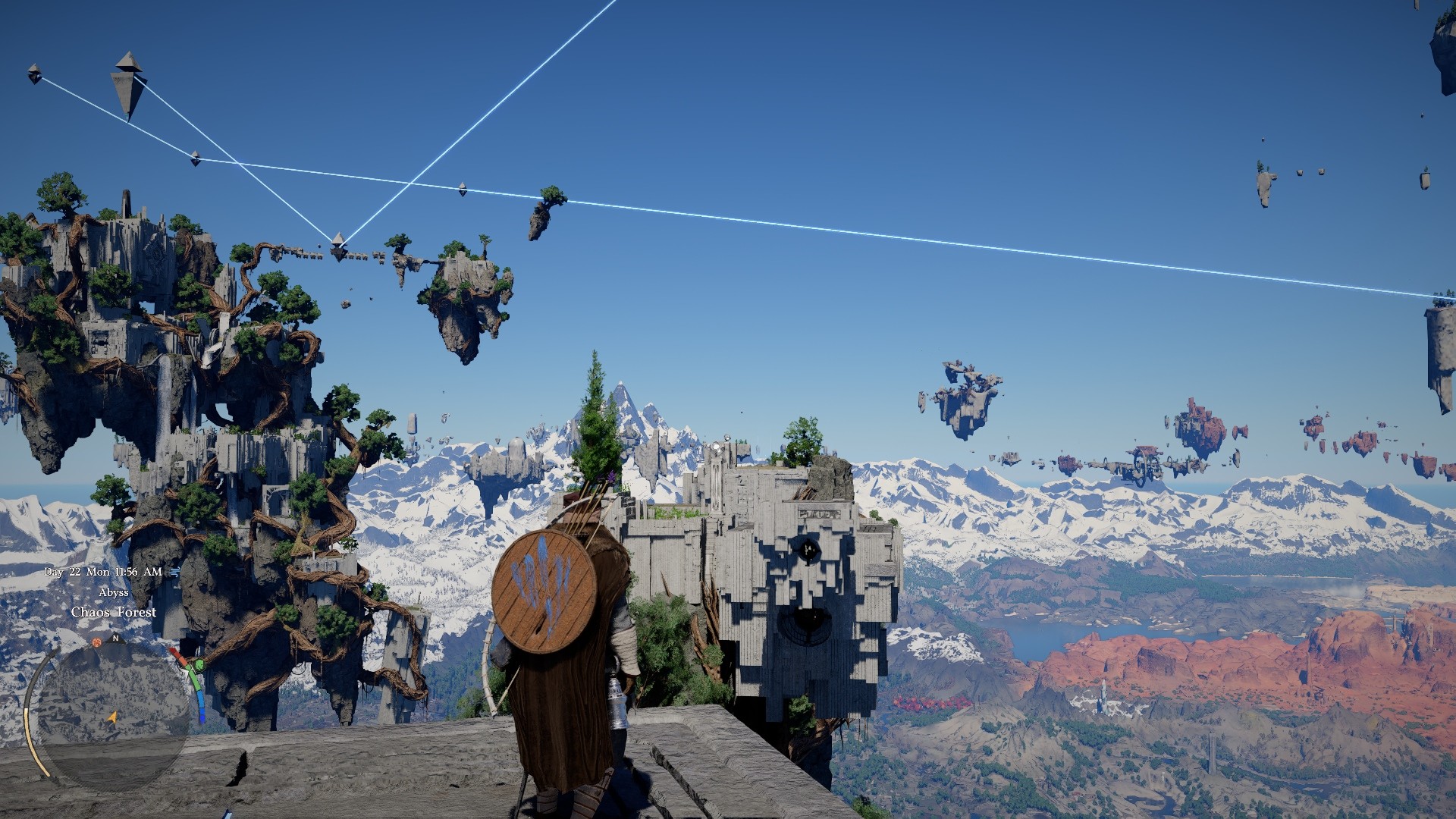Click the 'N' north marker on the compass
This screenshot has width=1456, height=819.
point(116,638)
